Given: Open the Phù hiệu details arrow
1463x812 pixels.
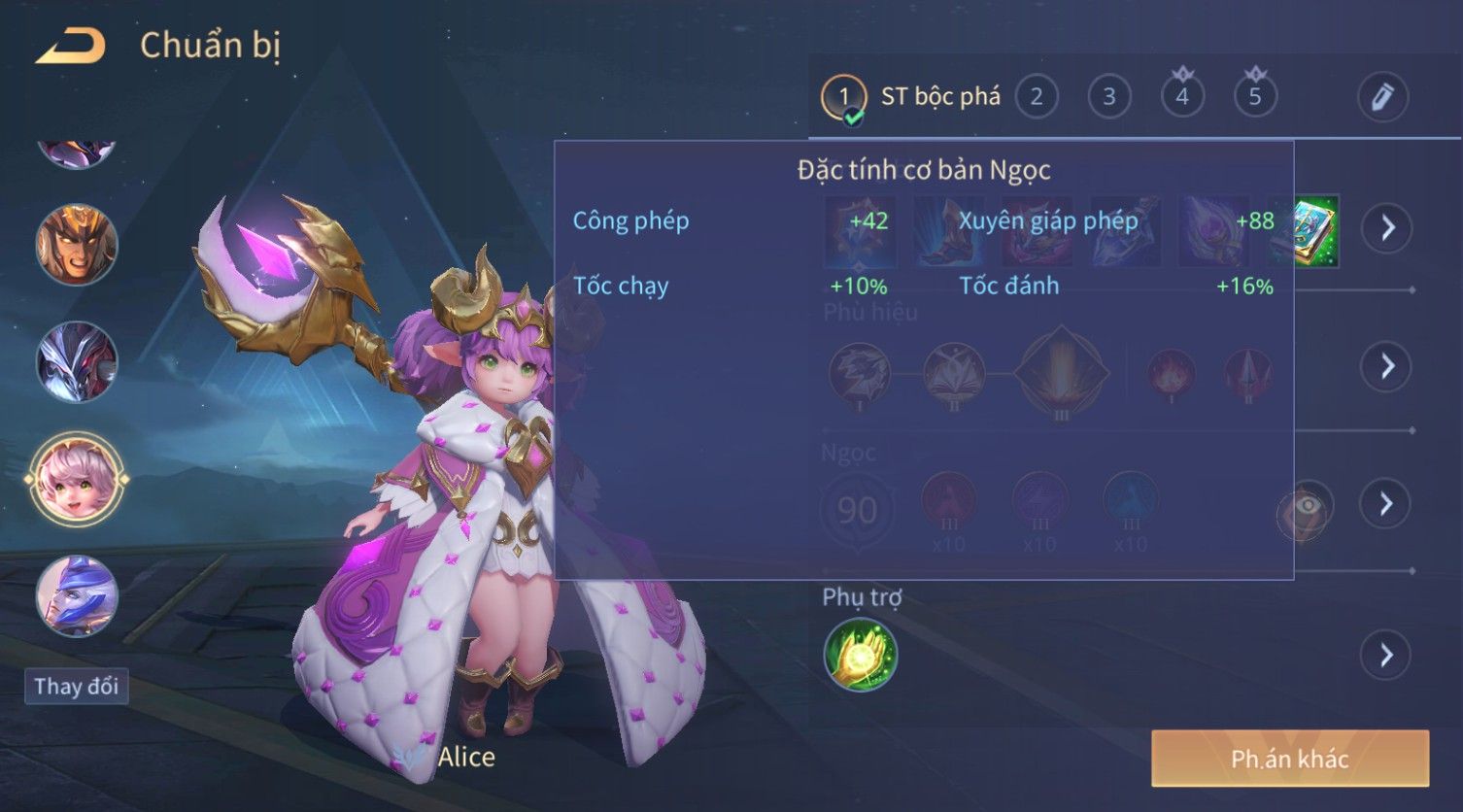Looking at the screenshot, I should pyautogui.click(x=1386, y=366).
